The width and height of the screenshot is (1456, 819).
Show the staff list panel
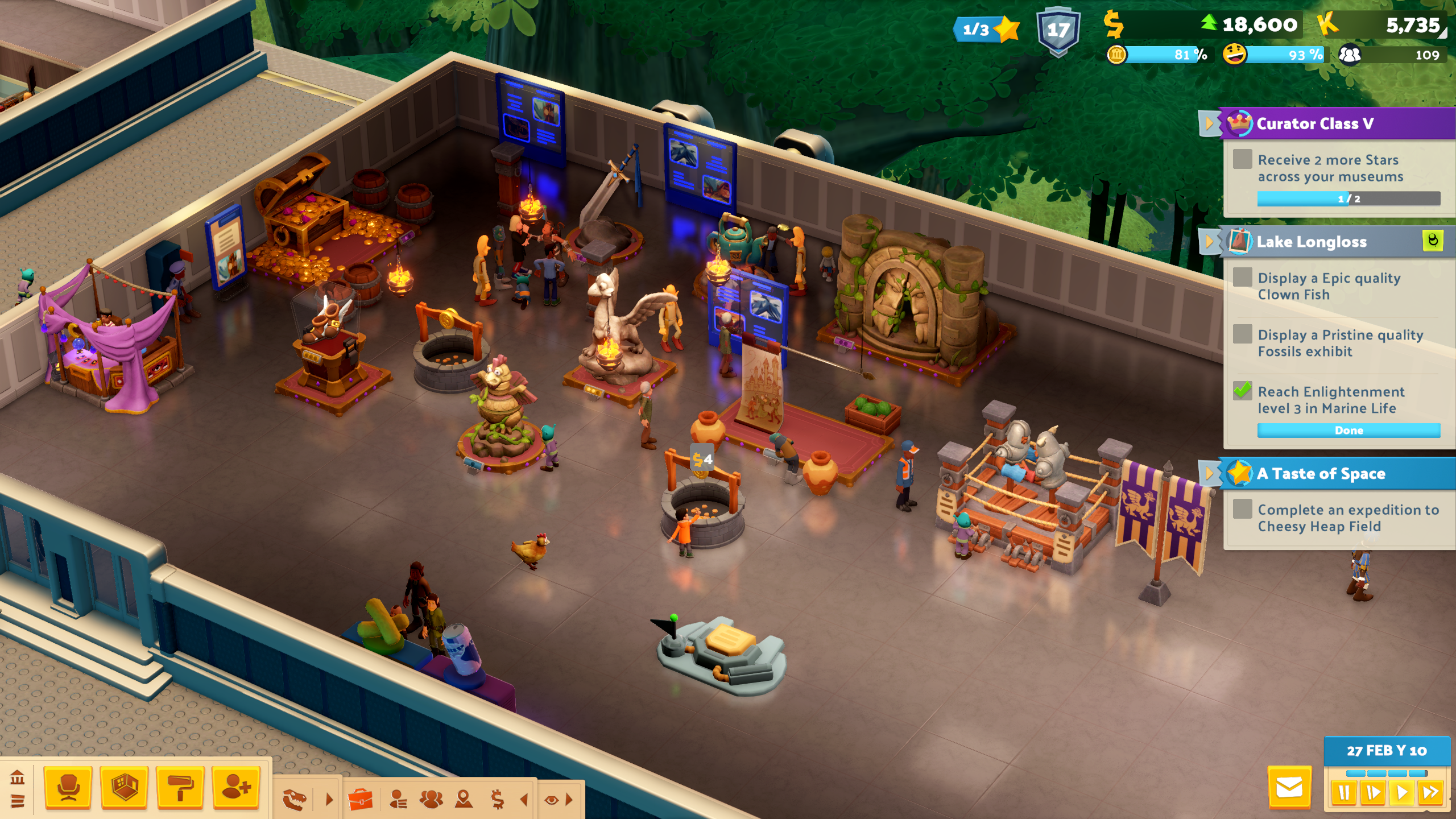pyautogui.click(x=398, y=800)
